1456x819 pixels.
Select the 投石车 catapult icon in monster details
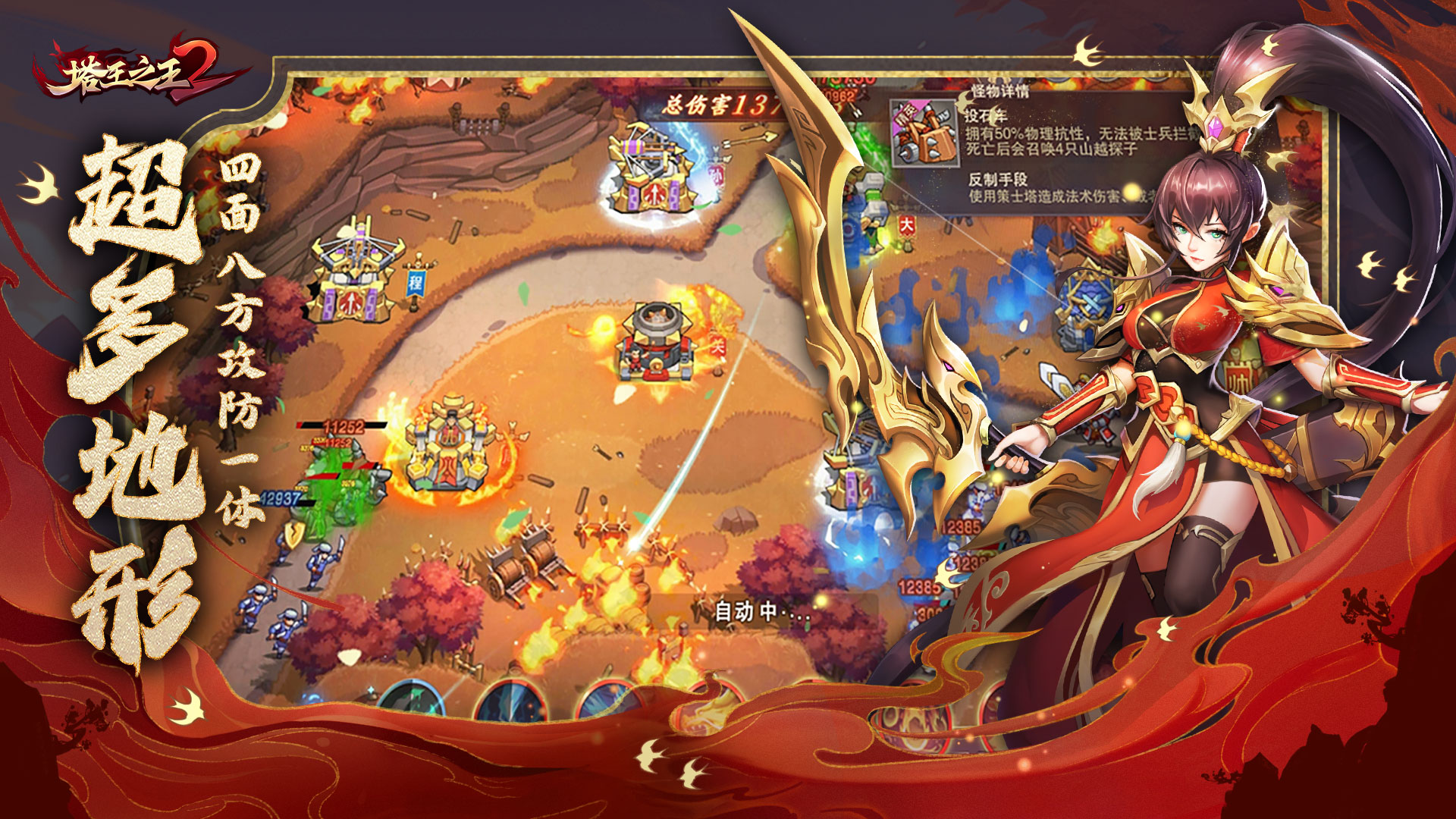point(924,134)
